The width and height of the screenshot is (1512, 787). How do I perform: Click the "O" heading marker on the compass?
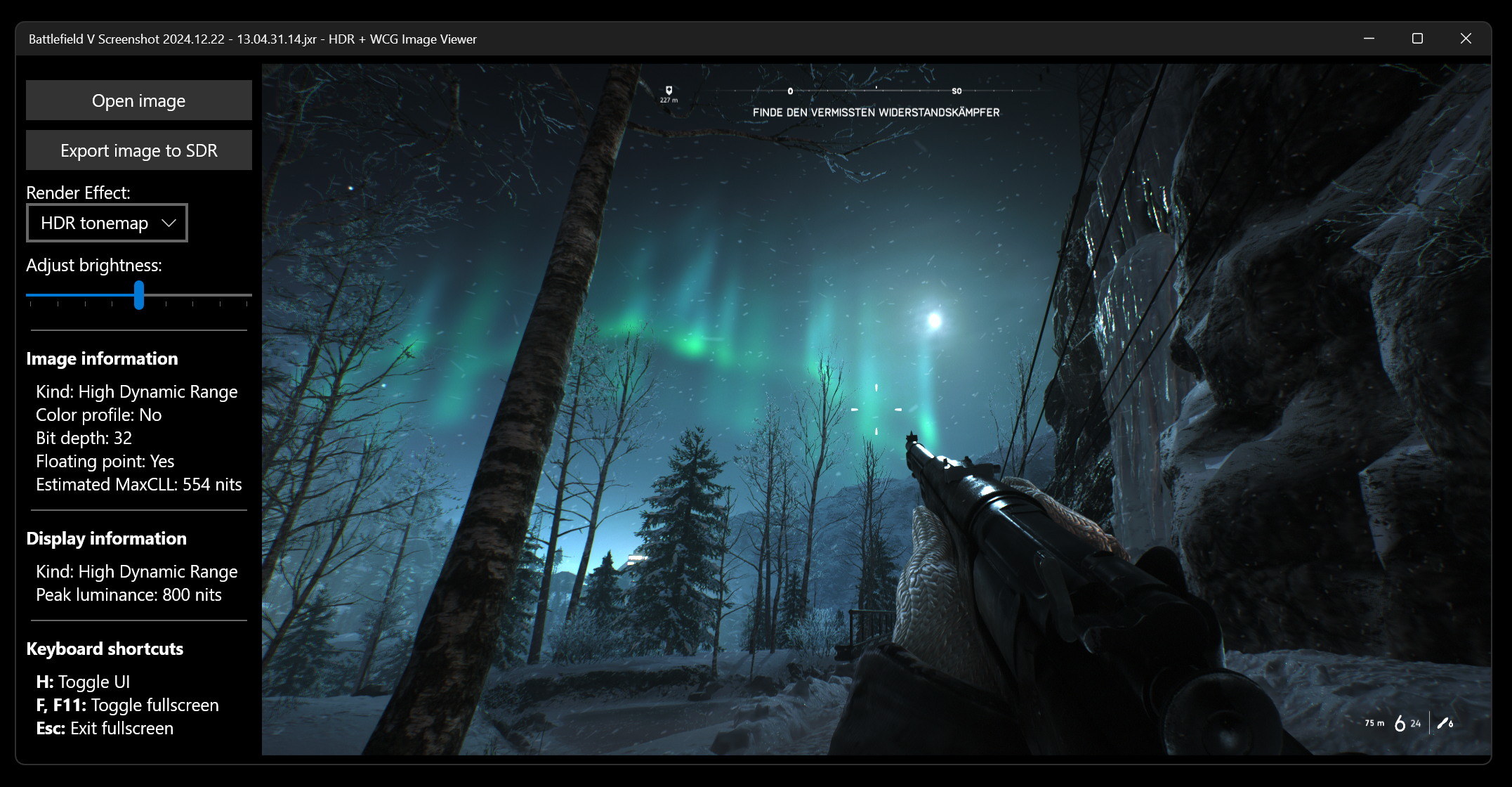coord(790,90)
